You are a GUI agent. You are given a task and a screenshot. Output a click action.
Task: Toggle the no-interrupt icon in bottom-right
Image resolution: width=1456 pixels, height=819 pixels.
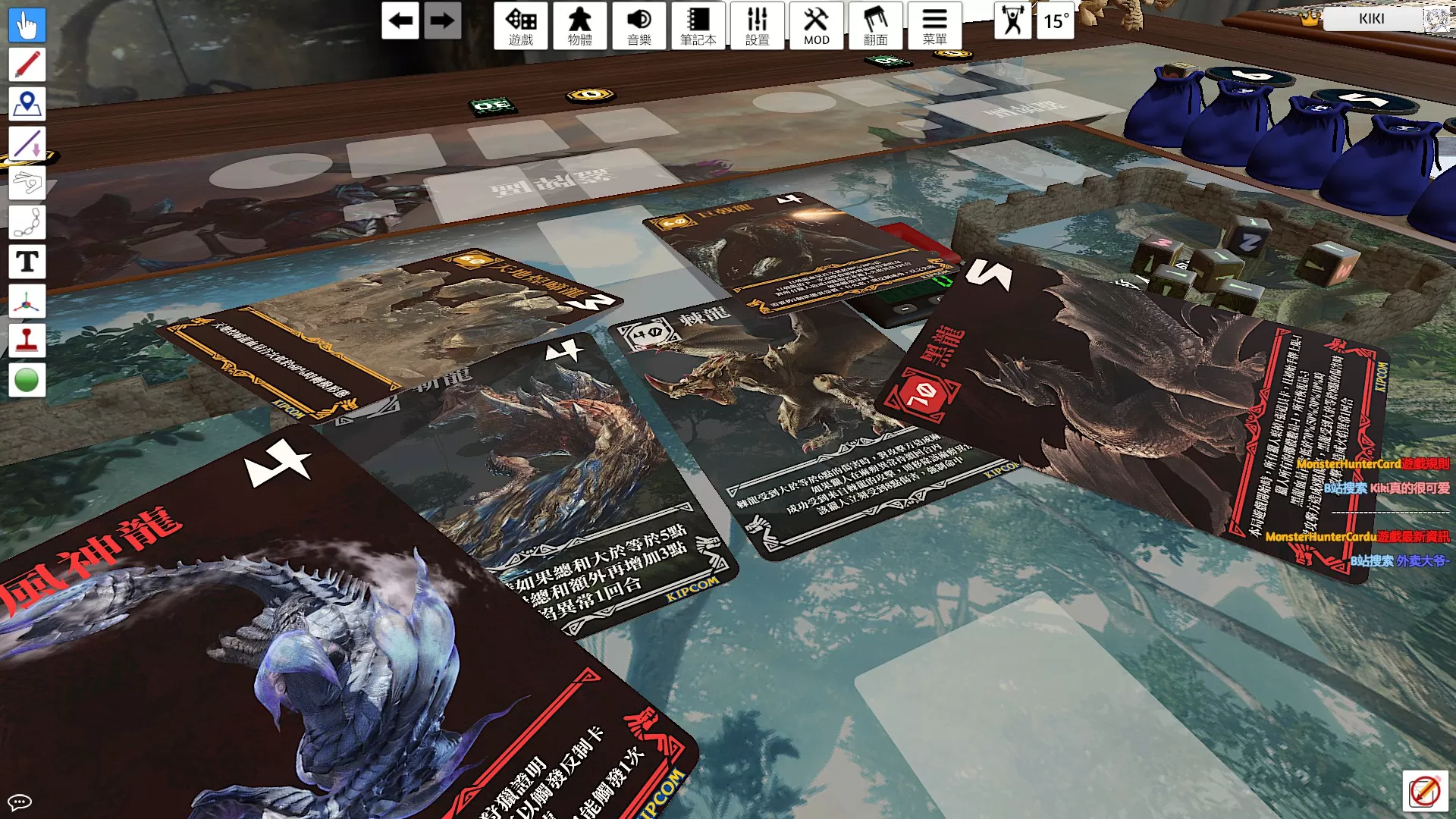click(1427, 790)
